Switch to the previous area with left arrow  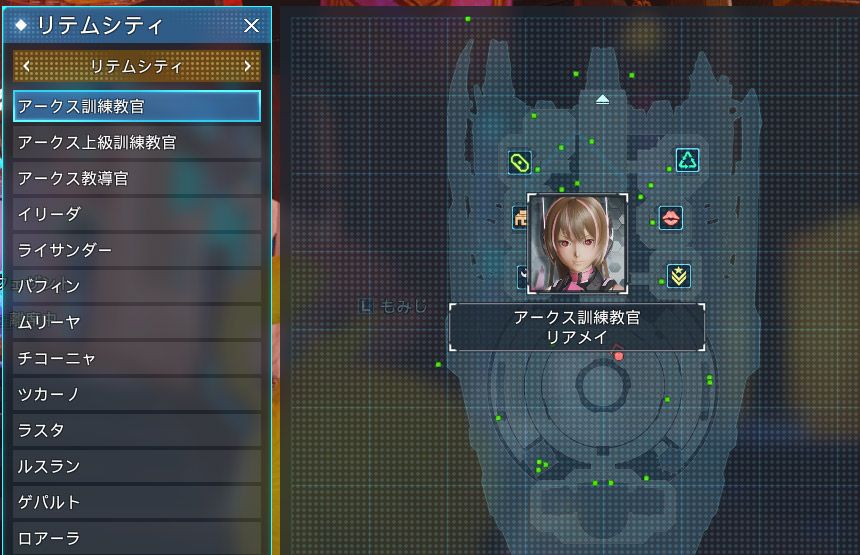[x=27, y=67]
